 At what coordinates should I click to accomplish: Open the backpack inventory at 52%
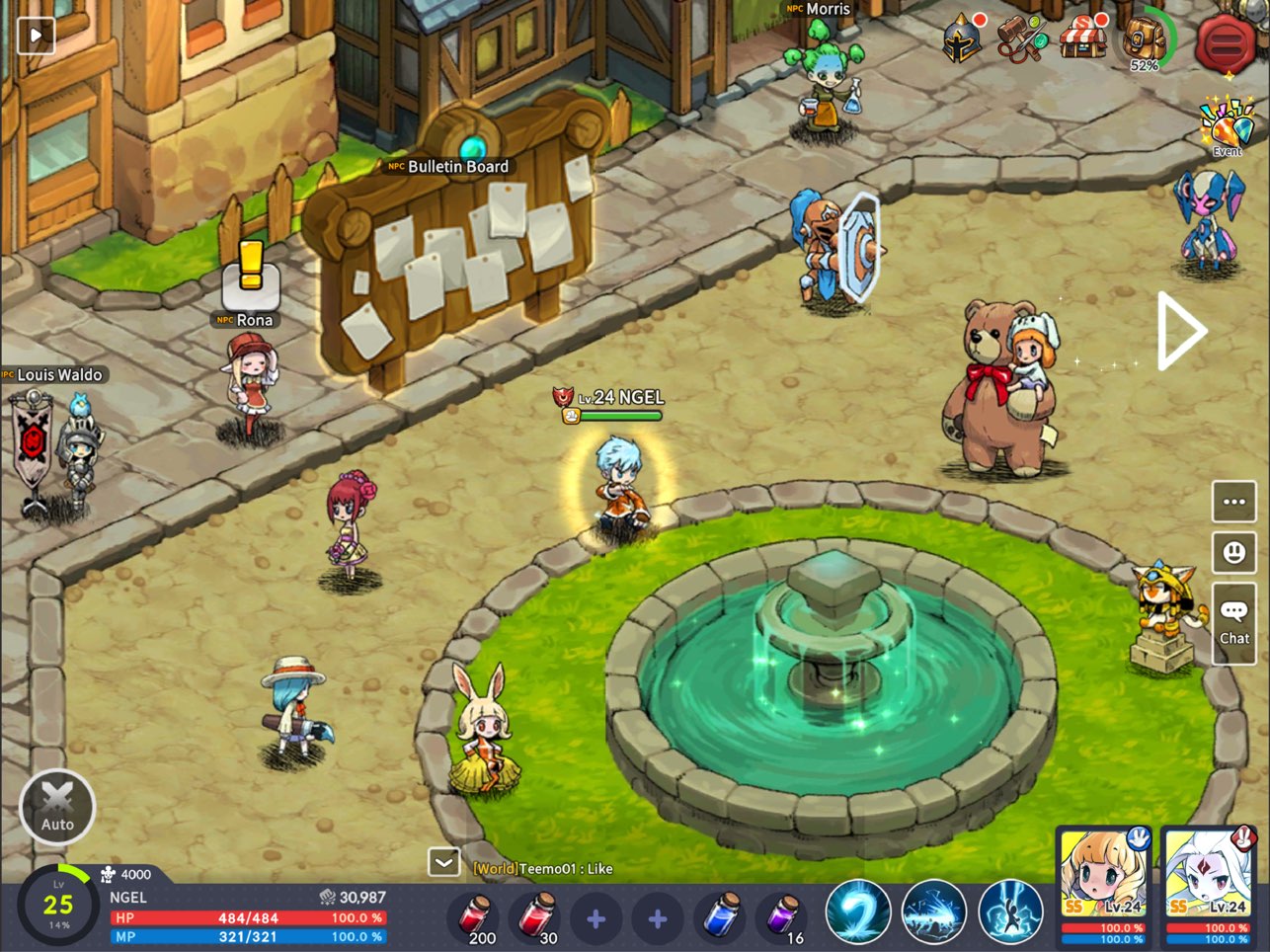1144,40
